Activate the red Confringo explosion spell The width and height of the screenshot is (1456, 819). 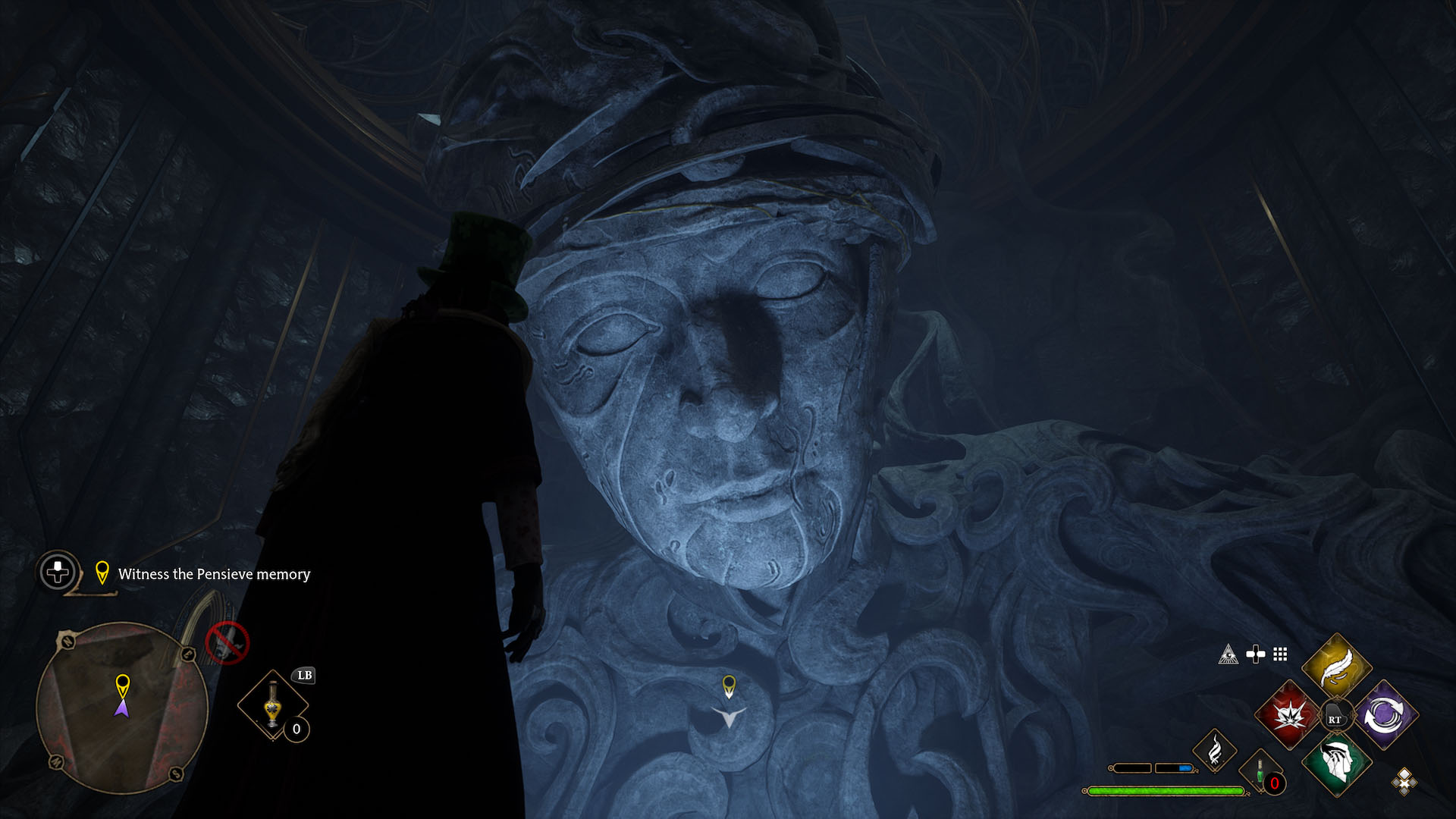(x=1288, y=715)
